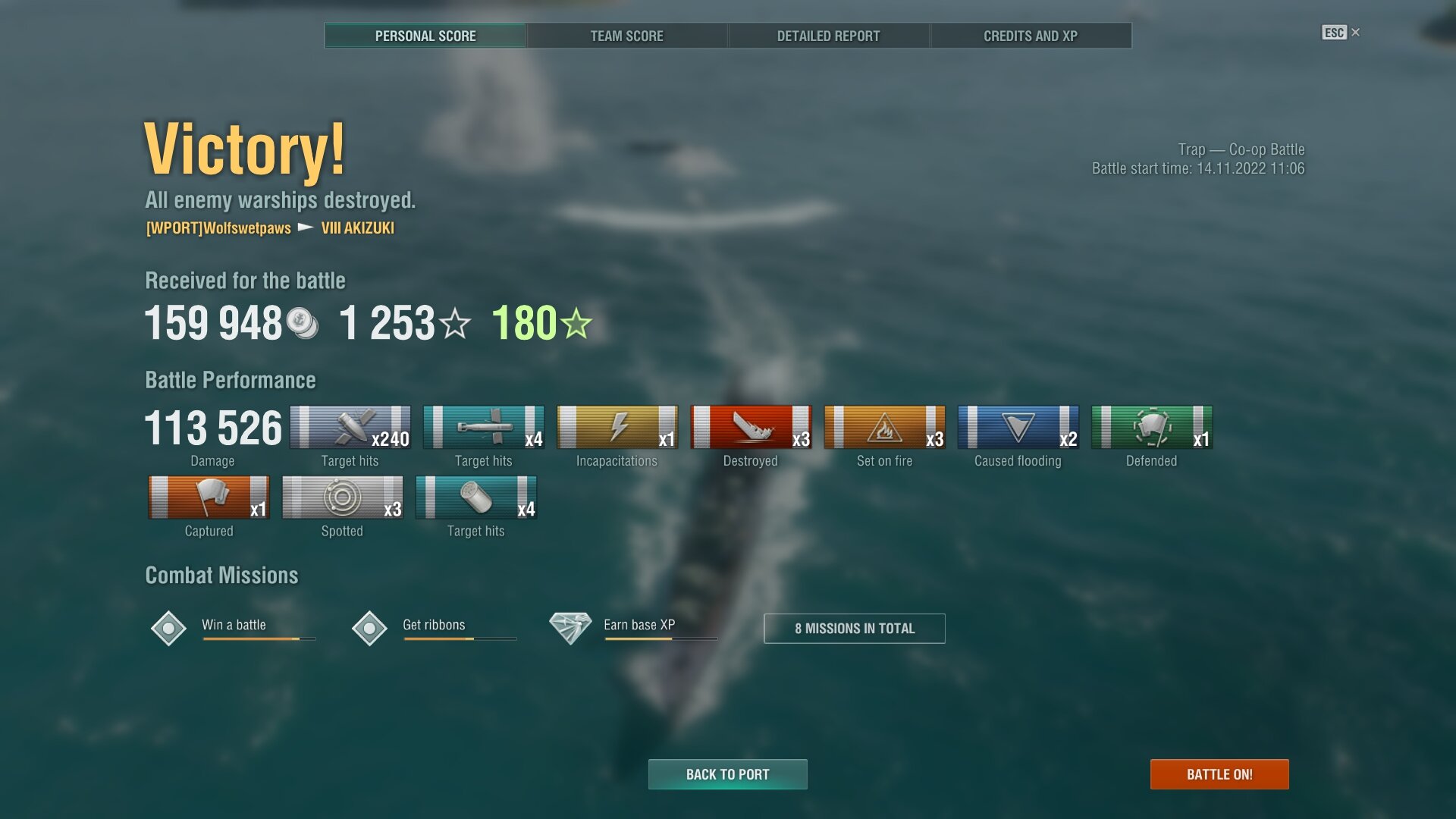Click the Set on fire ribbon
This screenshot has width=1456, height=819.
pos(884,428)
